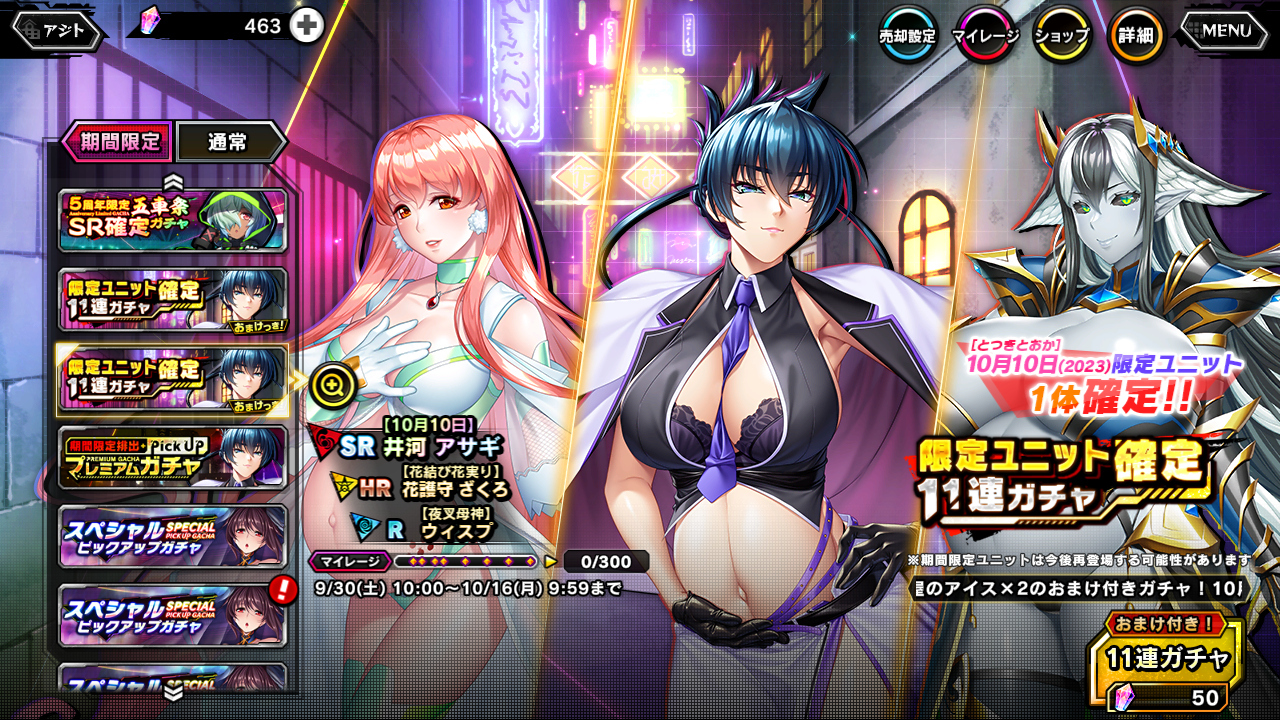Show gacha 詳細 details
Viewport: 1280px width, 720px height.
point(1137,36)
